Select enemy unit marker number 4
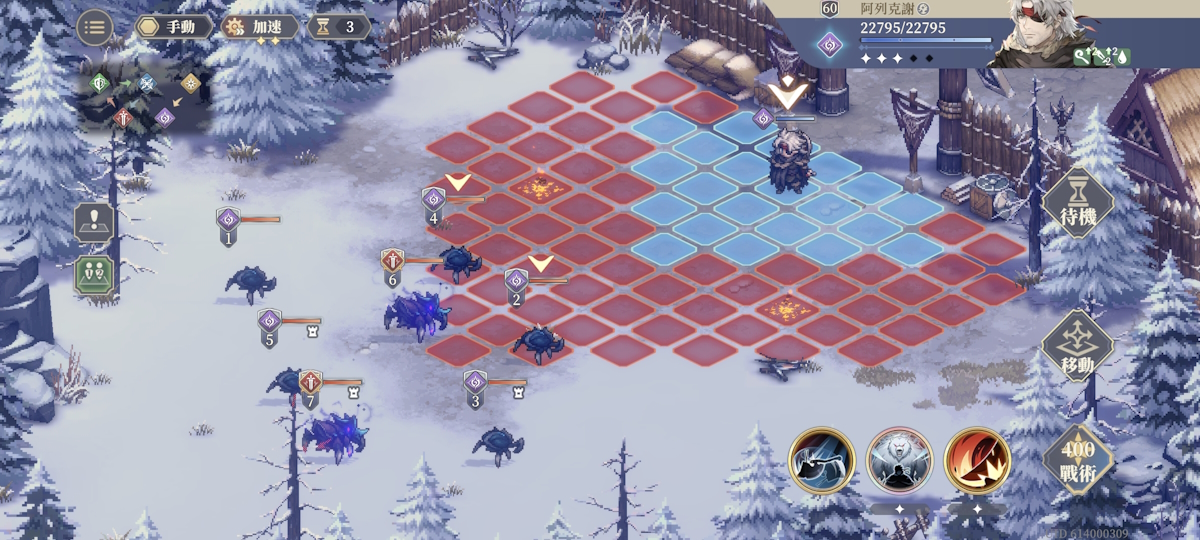 pos(433,202)
